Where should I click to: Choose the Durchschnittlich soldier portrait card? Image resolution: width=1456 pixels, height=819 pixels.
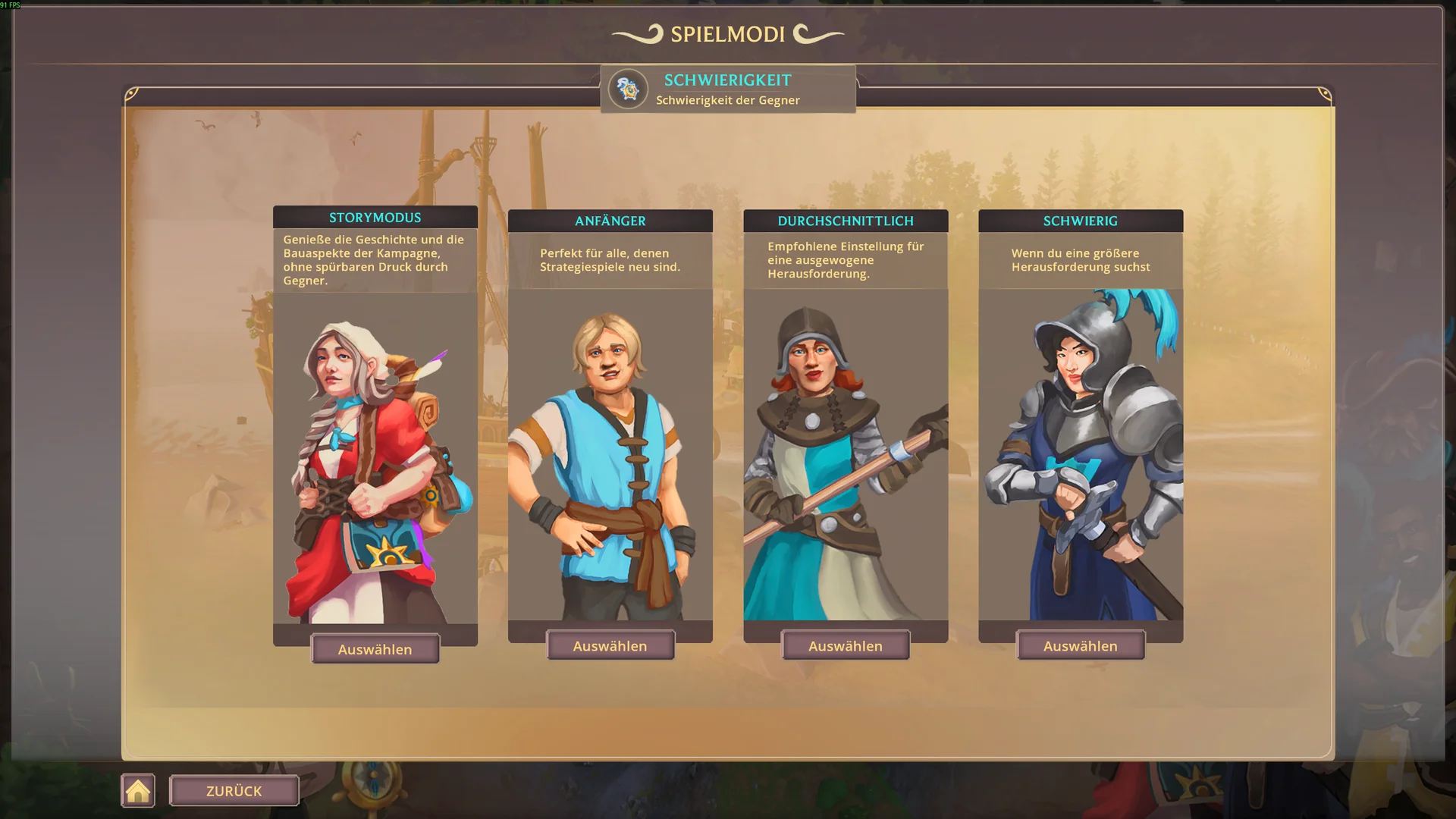(845, 455)
